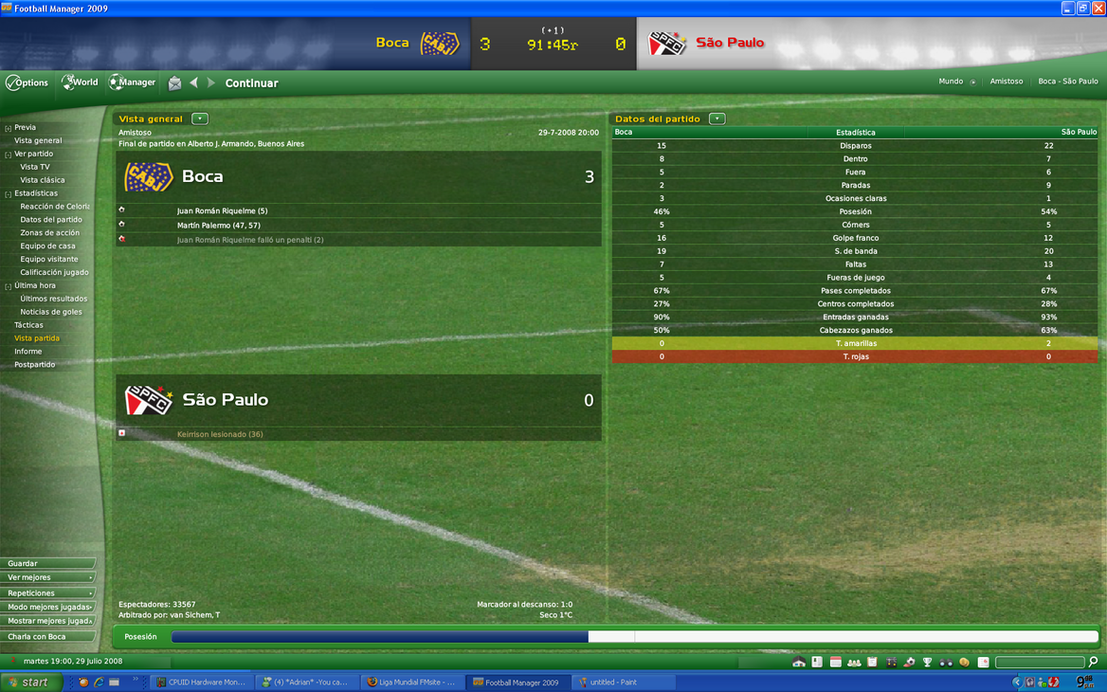Open the World menu
The width and height of the screenshot is (1107, 692).
pos(82,83)
